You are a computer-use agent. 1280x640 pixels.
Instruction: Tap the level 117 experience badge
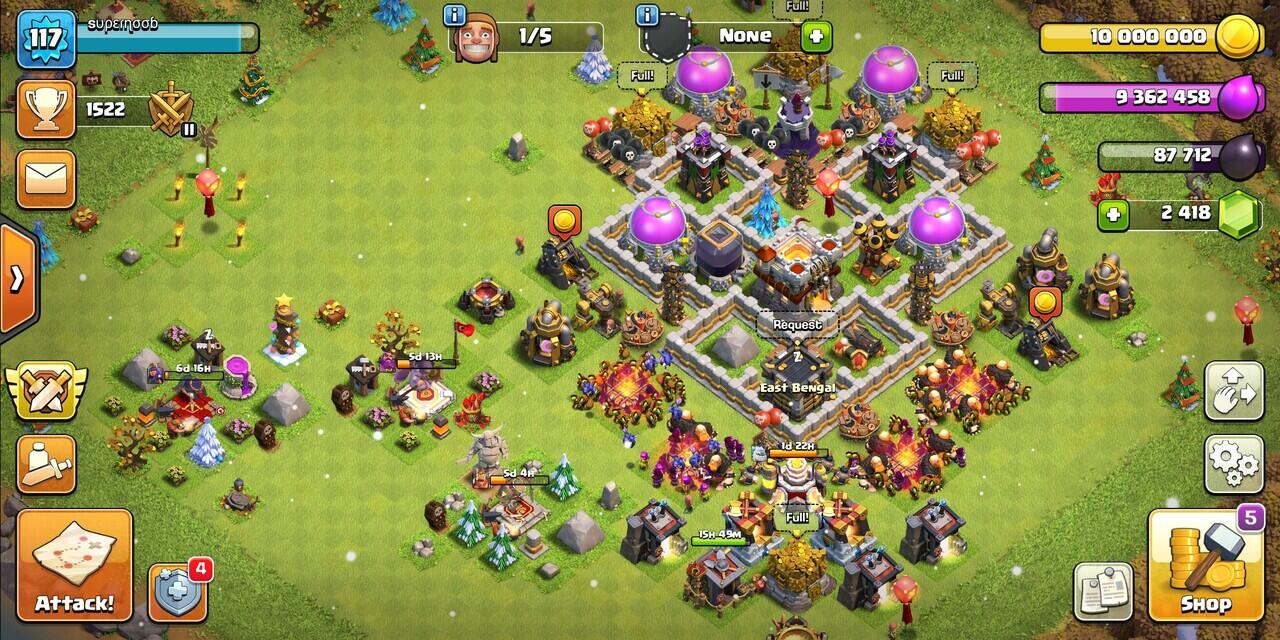pyautogui.click(x=46, y=39)
